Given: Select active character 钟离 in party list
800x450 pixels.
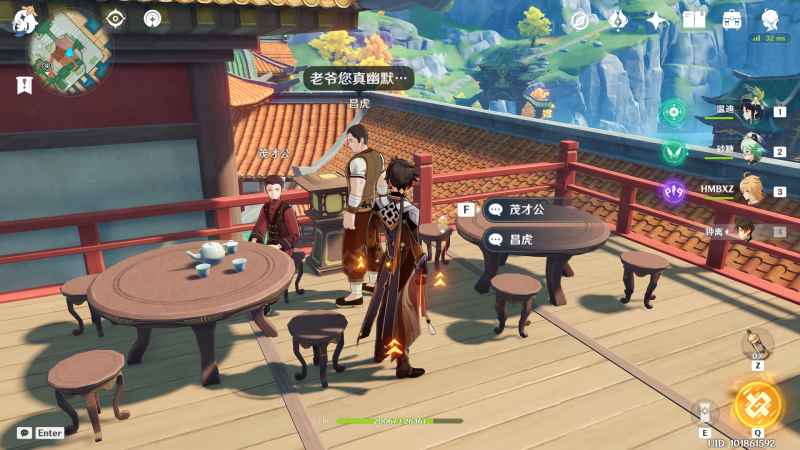Looking at the screenshot, I should 745,231.
